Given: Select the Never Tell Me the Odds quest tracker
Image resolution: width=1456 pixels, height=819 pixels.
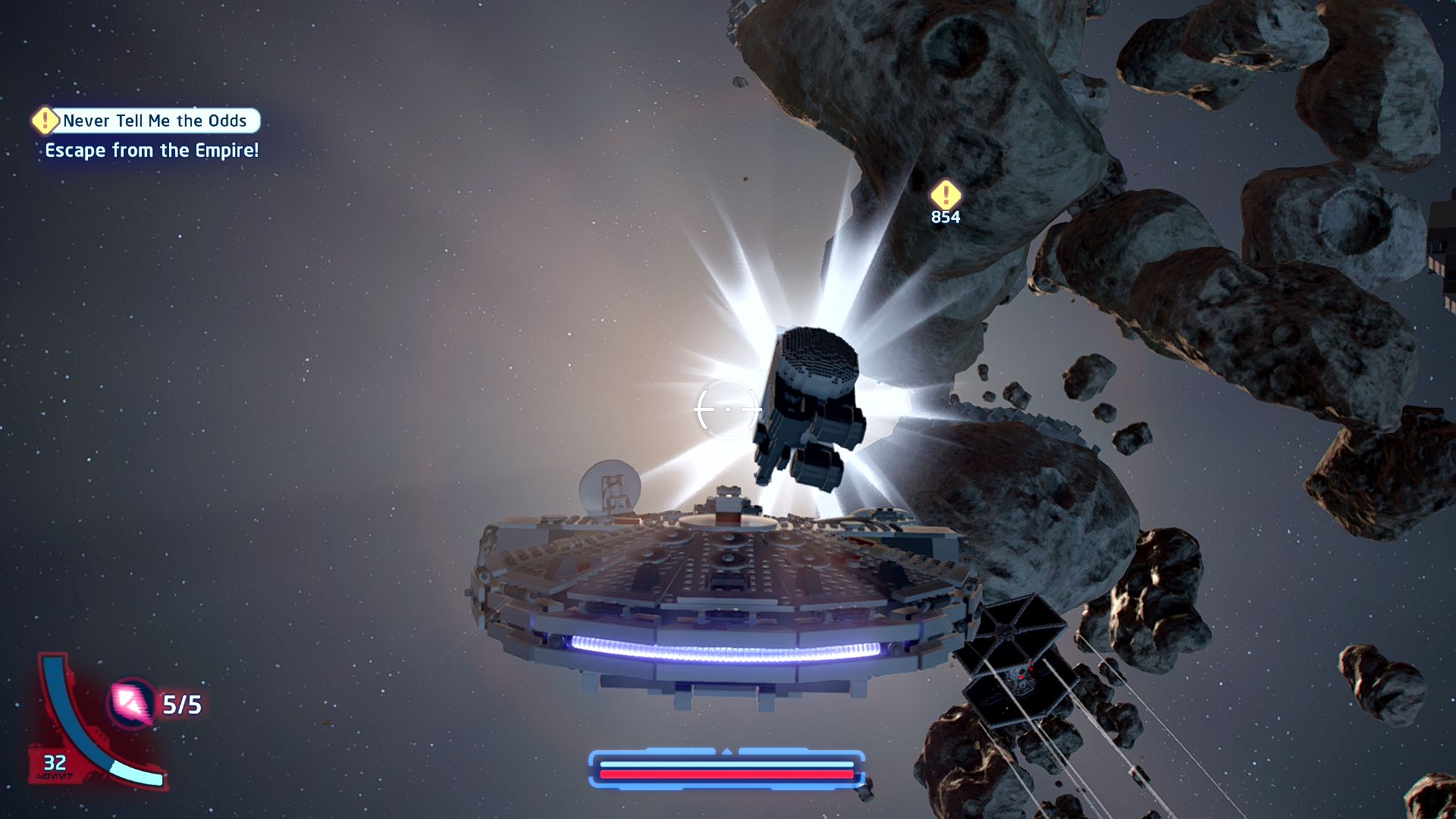Looking at the screenshot, I should click(x=147, y=121).
